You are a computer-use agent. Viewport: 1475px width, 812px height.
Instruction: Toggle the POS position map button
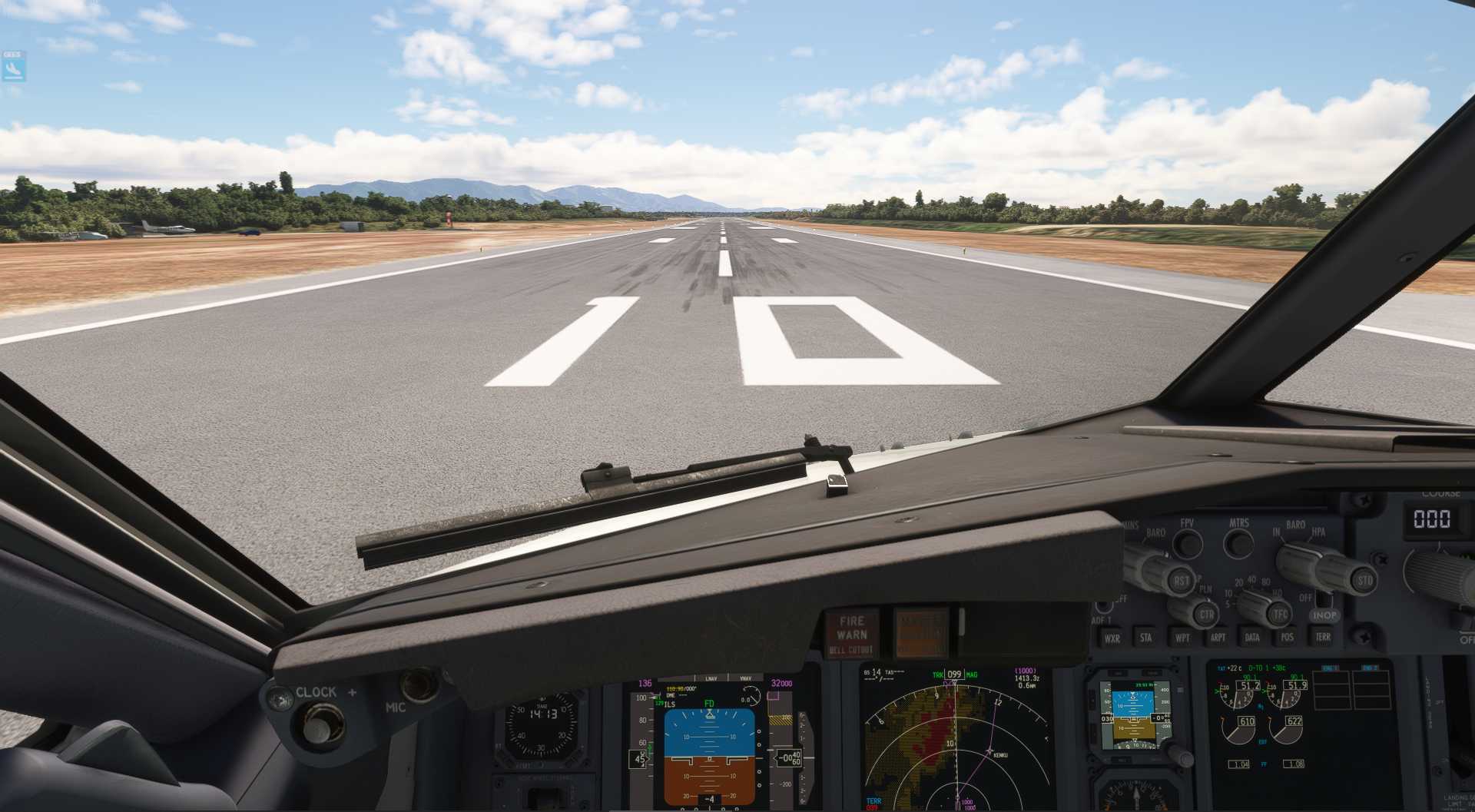(1288, 636)
